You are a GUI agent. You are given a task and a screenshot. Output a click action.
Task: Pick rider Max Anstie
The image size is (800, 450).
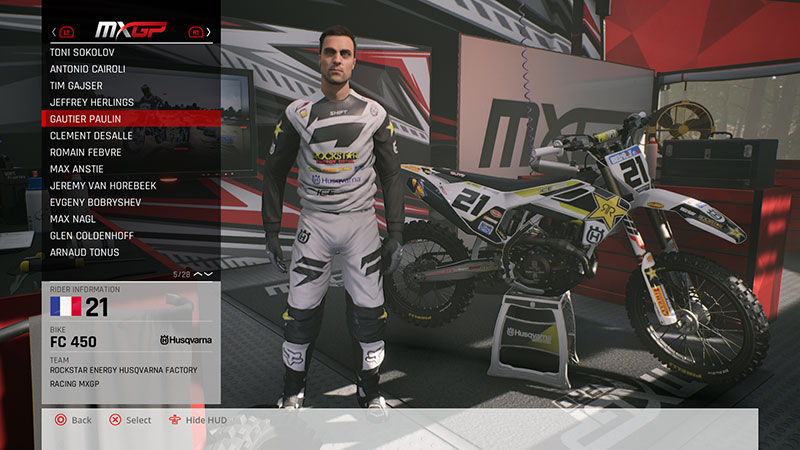(76, 169)
